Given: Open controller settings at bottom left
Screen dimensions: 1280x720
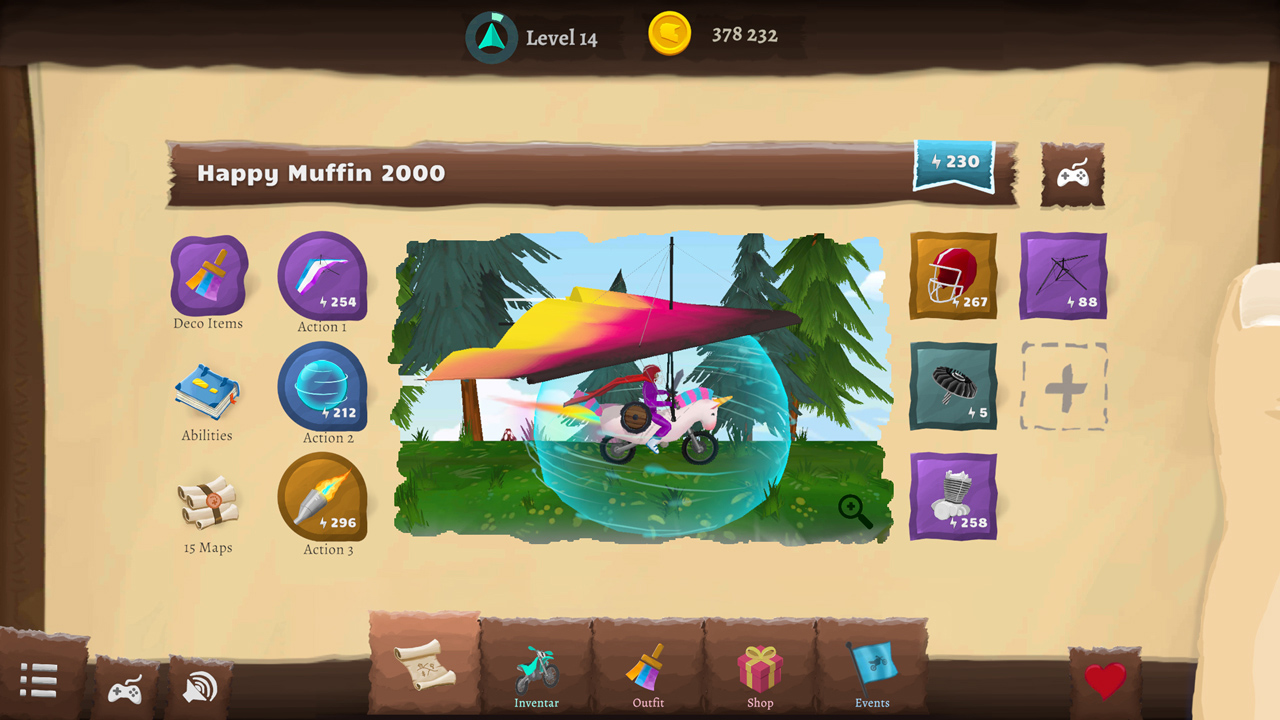Looking at the screenshot, I should click(x=126, y=690).
